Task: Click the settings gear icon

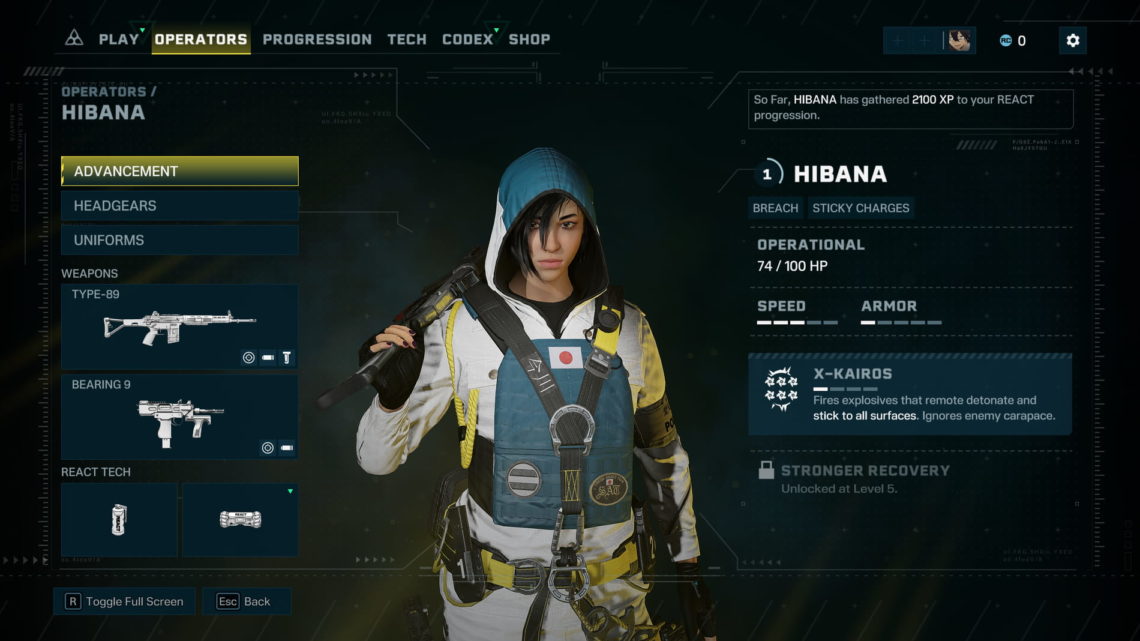Action: tap(1073, 40)
